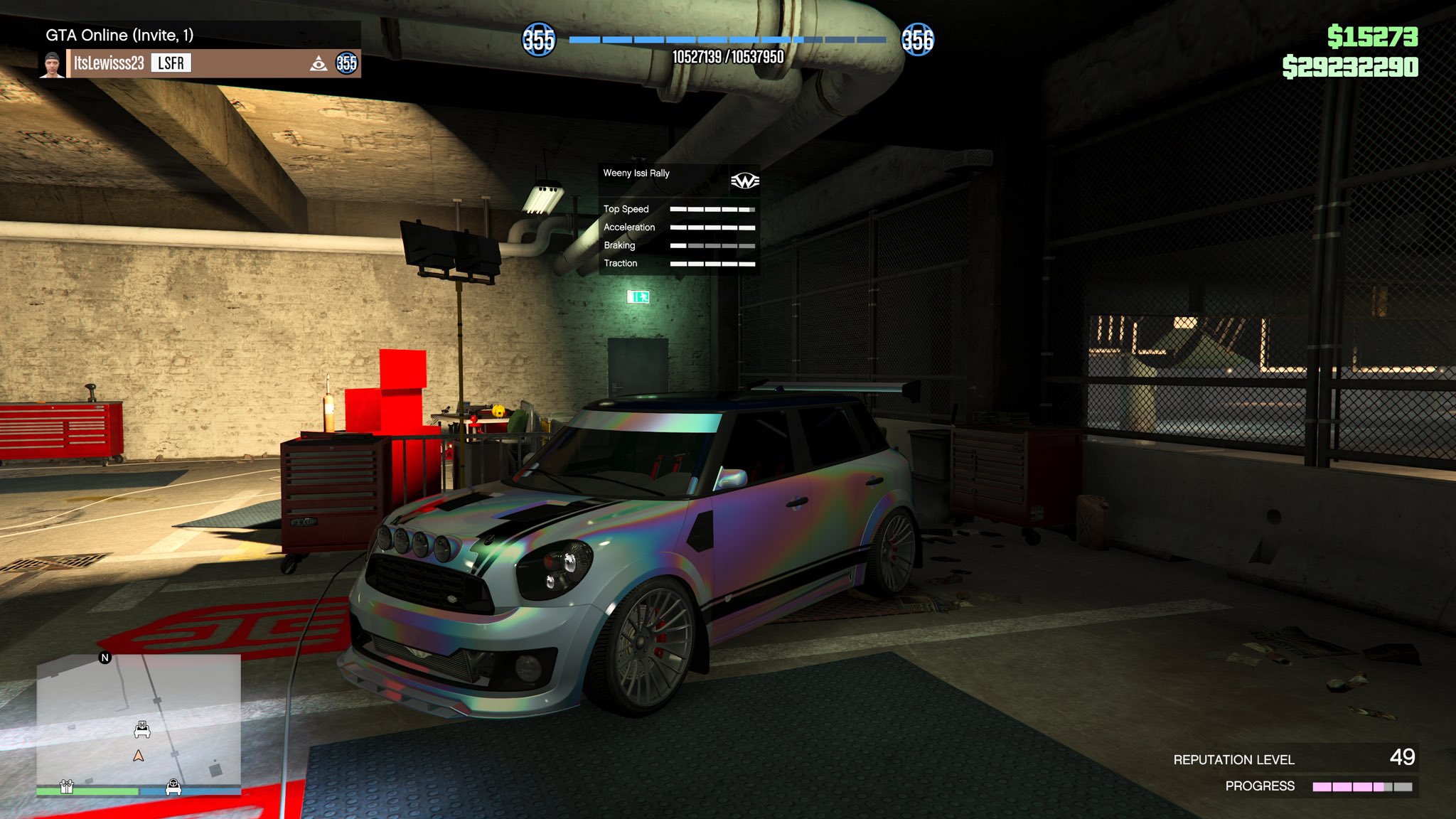Image resolution: width=1456 pixels, height=819 pixels.
Task: Click the player arrow on the minimap
Action: point(139,756)
